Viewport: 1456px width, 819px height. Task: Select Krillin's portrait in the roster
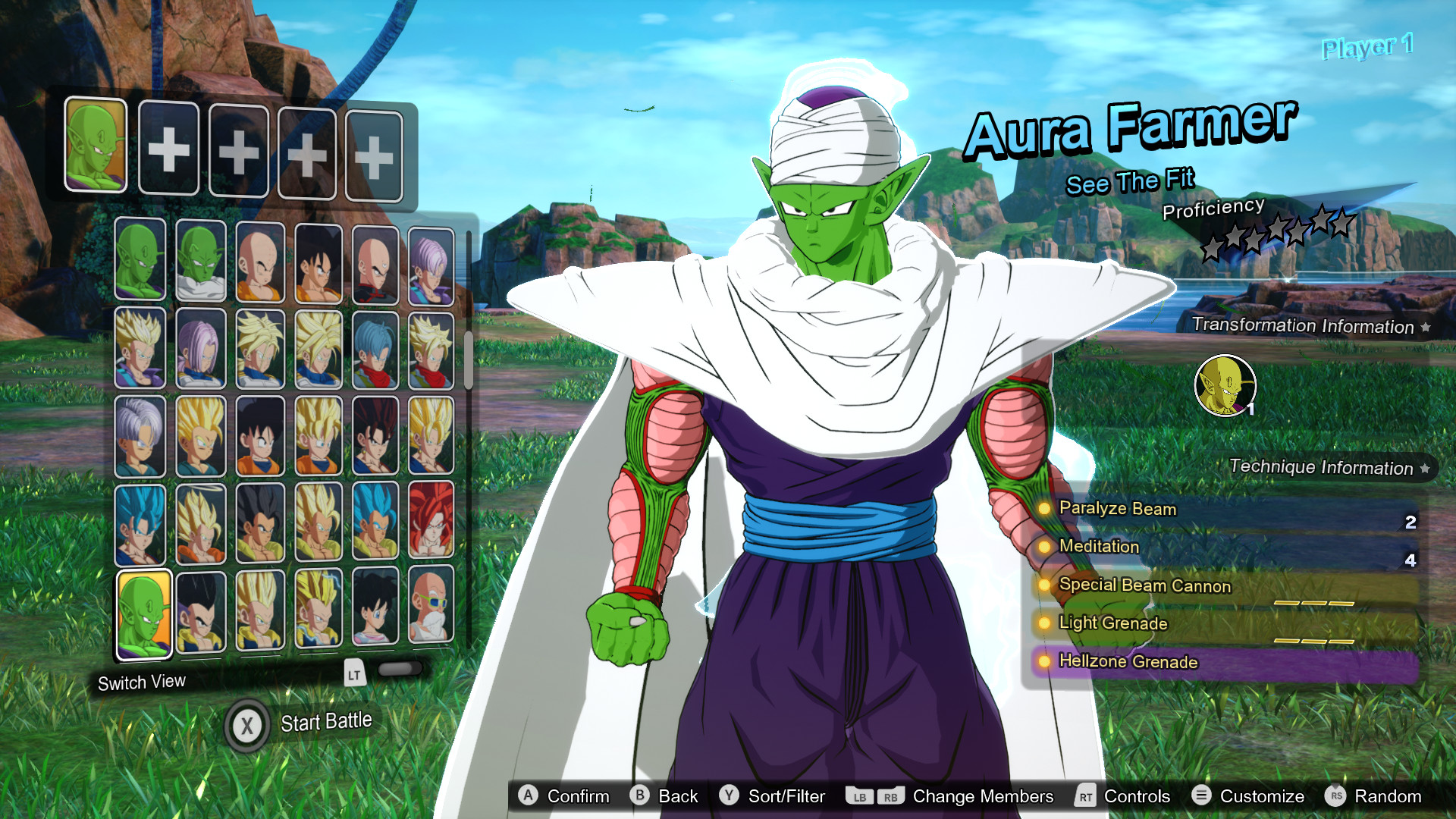[x=259, y=262]
